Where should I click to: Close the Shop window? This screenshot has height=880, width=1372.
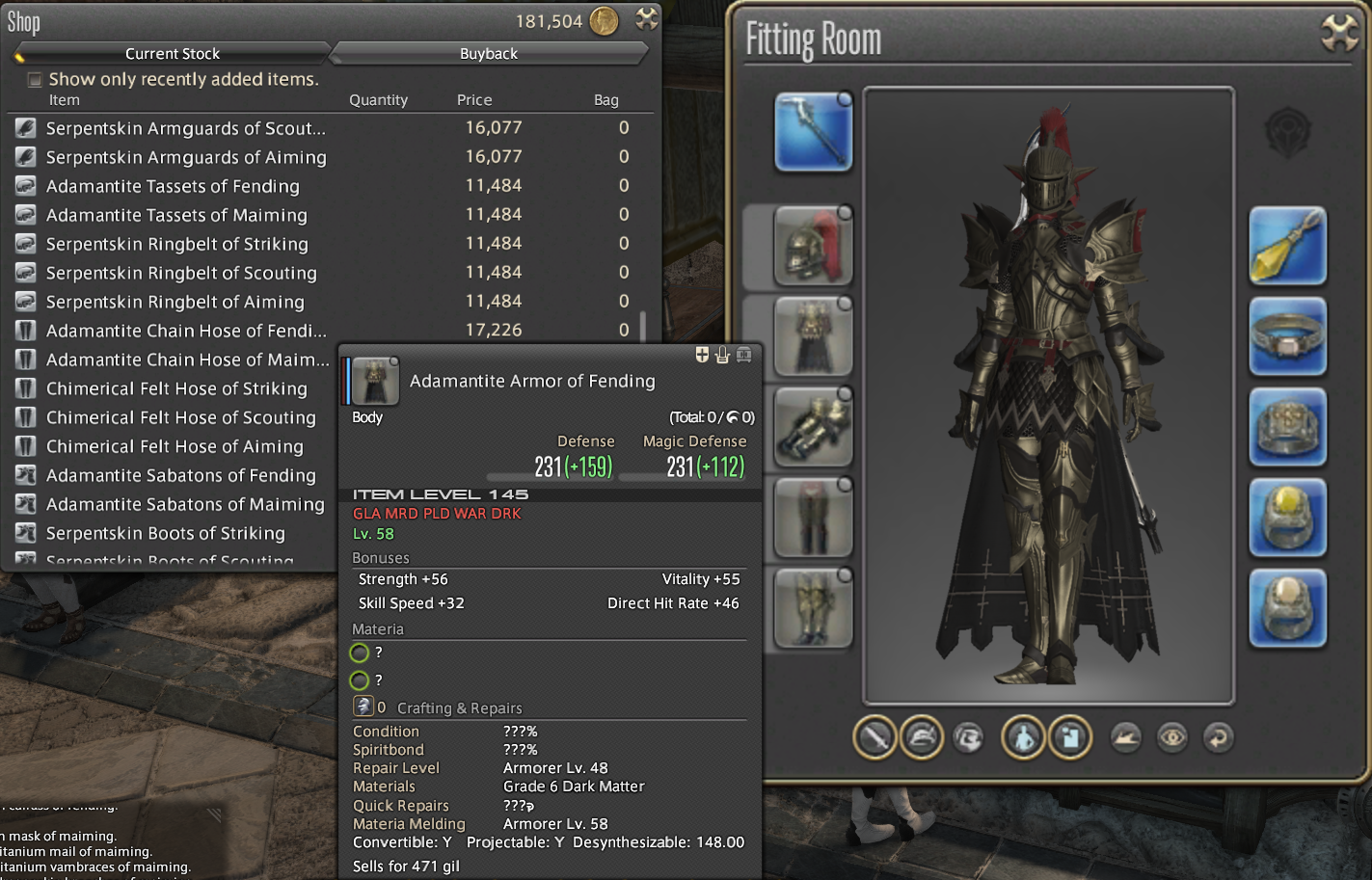click(647, 18)
